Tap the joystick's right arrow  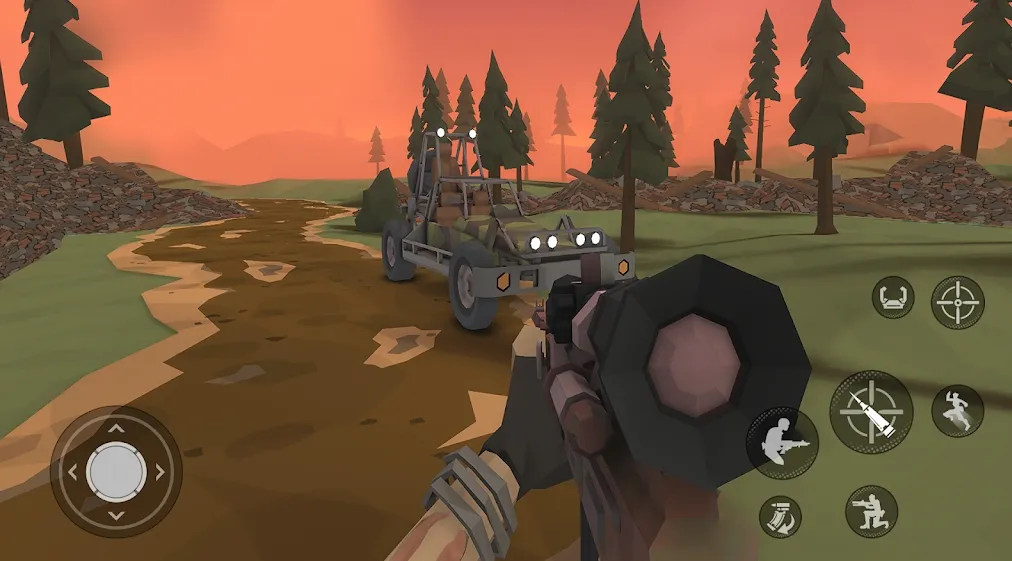[x=160, y=471]
